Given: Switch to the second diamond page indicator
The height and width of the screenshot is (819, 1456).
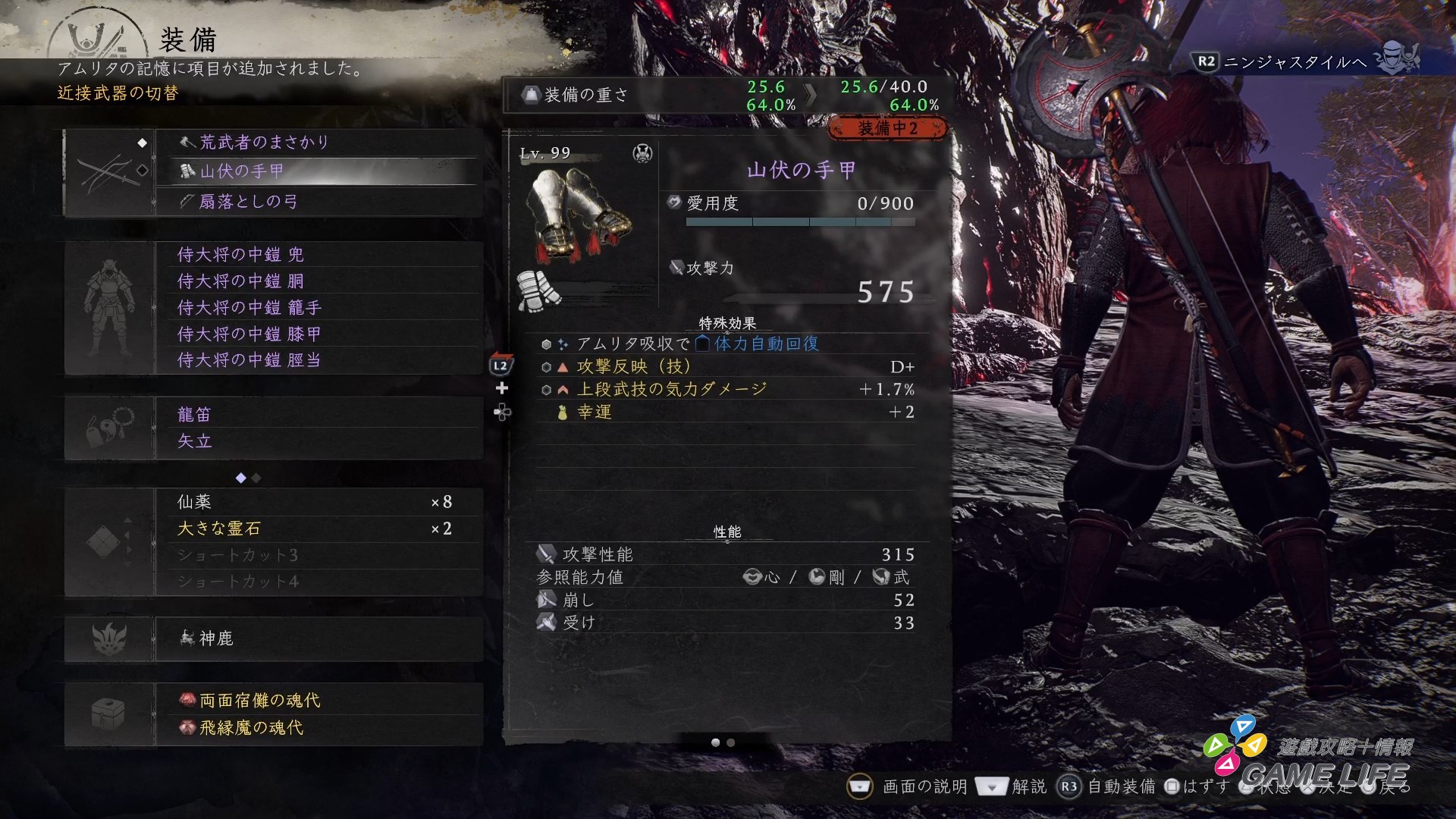Looking at the screenshot, I should (256, 478).
